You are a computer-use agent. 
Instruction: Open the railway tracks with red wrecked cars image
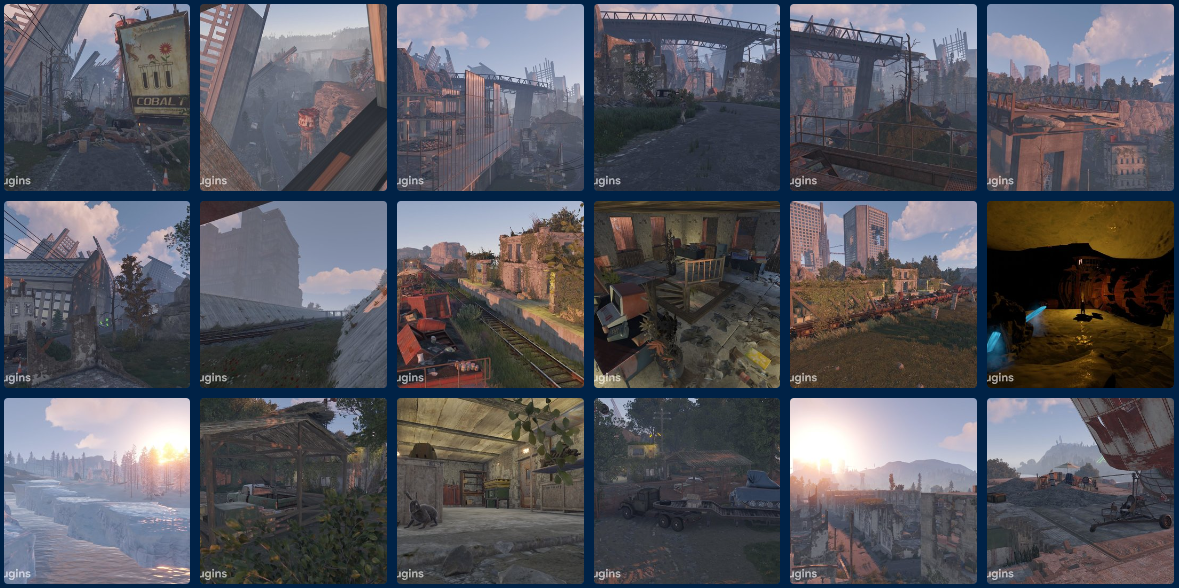coord(490,294)
